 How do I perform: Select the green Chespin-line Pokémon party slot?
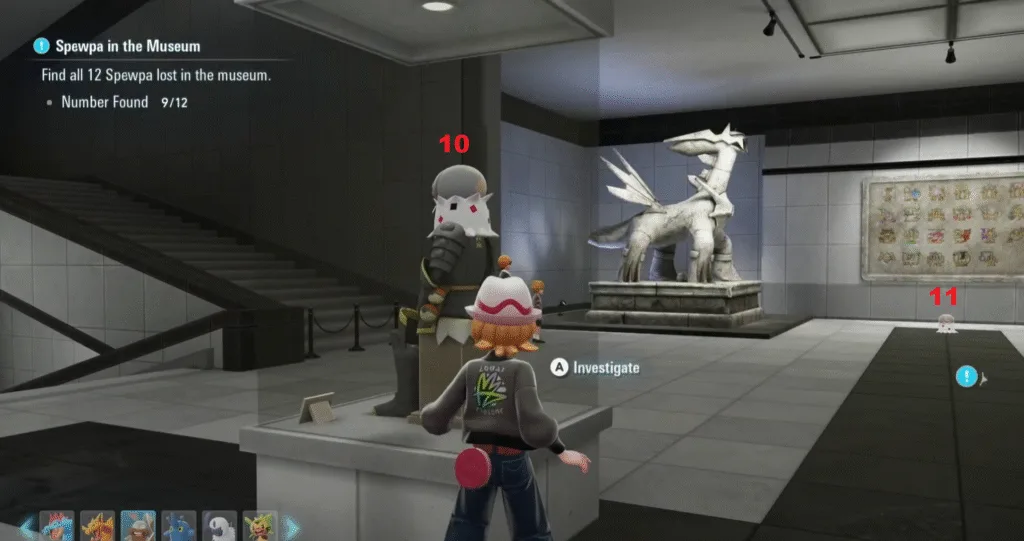261,527
